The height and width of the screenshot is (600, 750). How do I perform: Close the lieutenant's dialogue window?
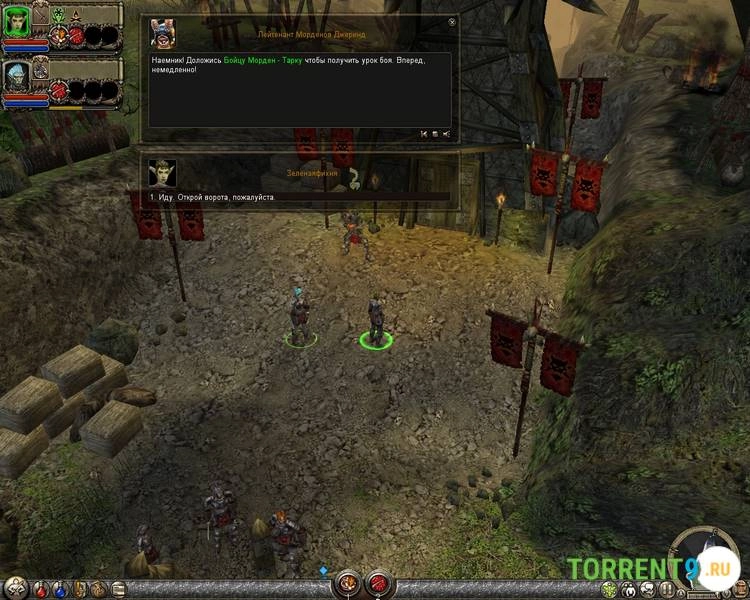452,22
